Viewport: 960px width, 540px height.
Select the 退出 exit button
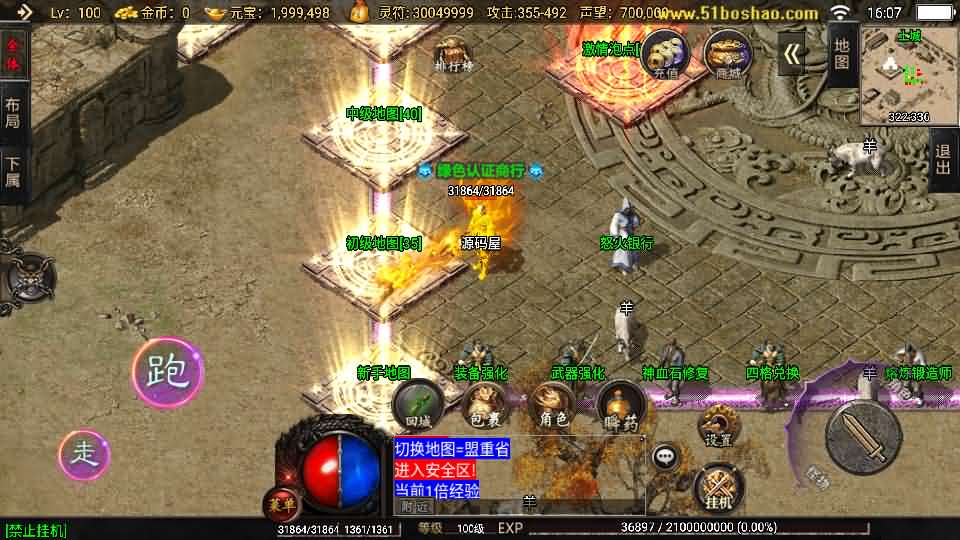(941, 158)
